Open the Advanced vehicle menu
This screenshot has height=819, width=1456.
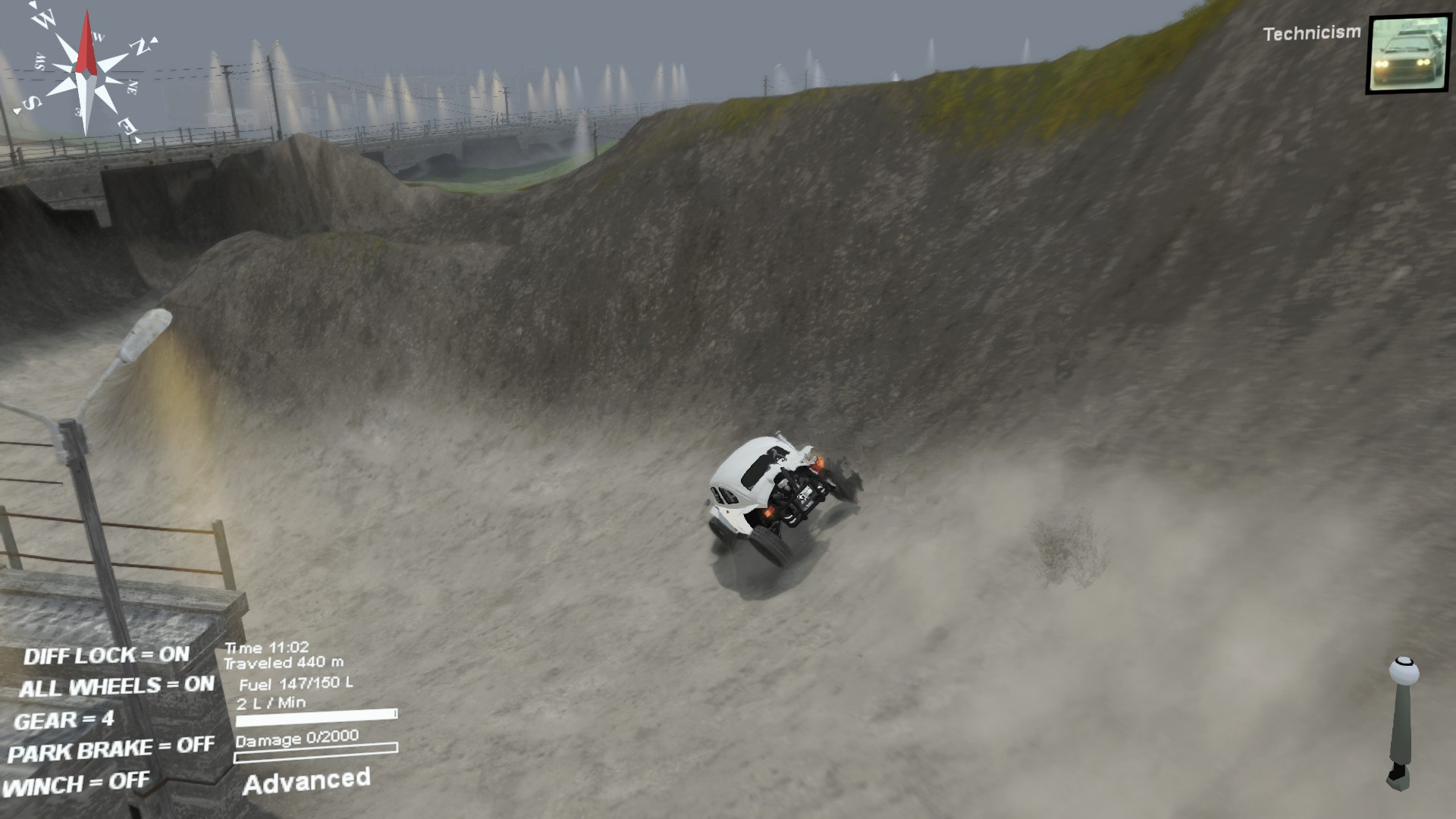click(x=306, y=781)
